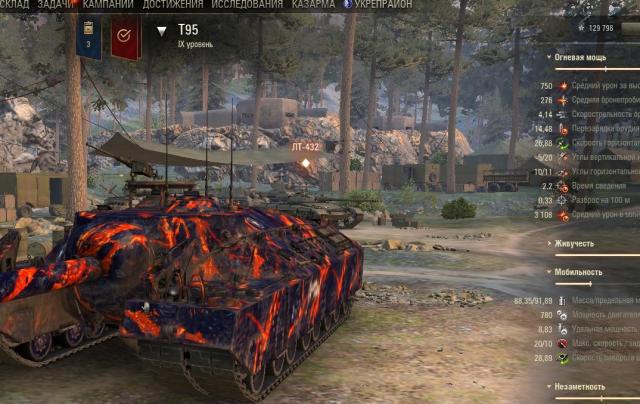Expand the Живучесть stats section
The width and height of the screenshot is (640, 404).
(579, 243)
